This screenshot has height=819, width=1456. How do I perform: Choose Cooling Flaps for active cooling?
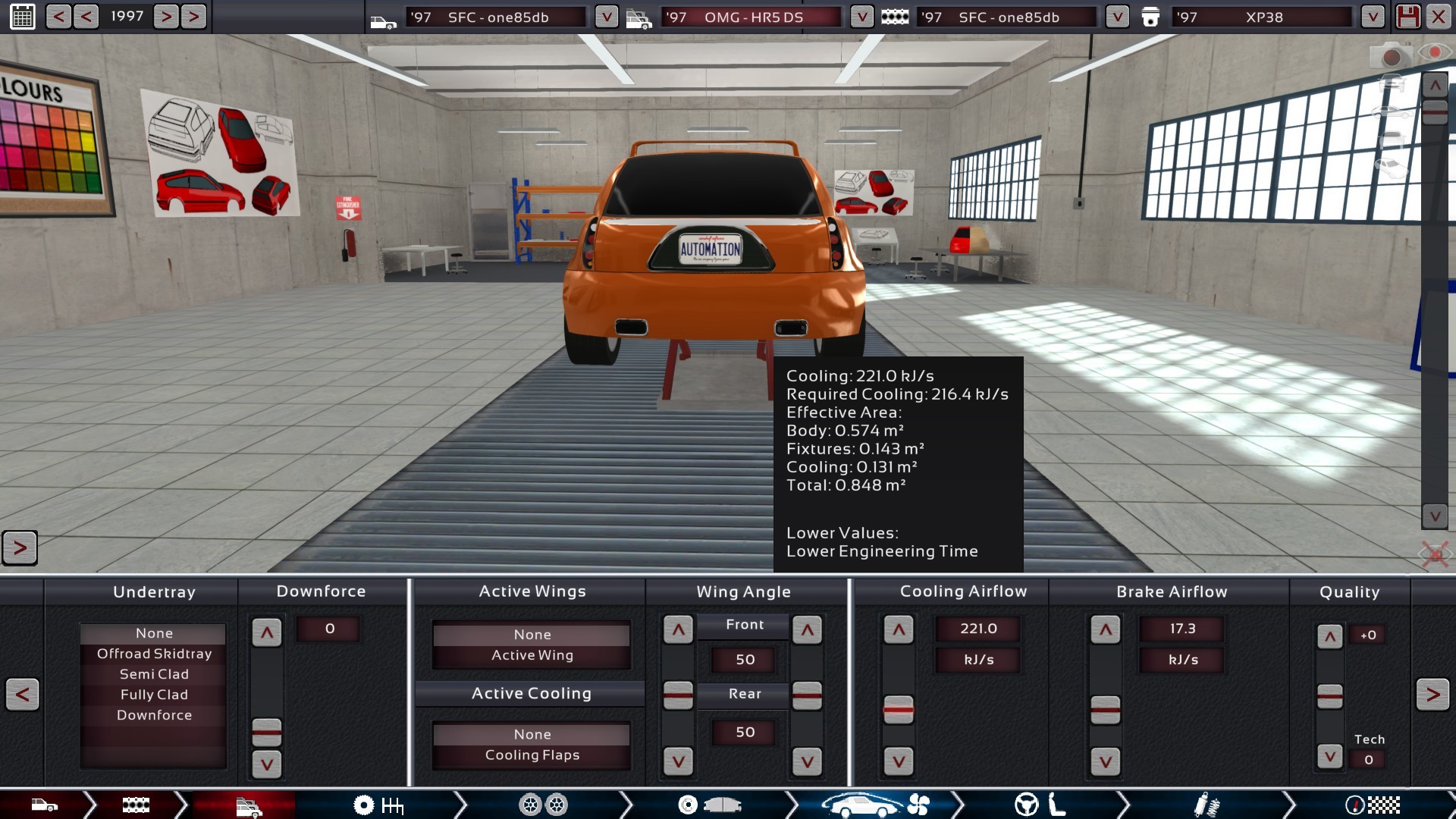pyautogui.click(x=532, y=755)
